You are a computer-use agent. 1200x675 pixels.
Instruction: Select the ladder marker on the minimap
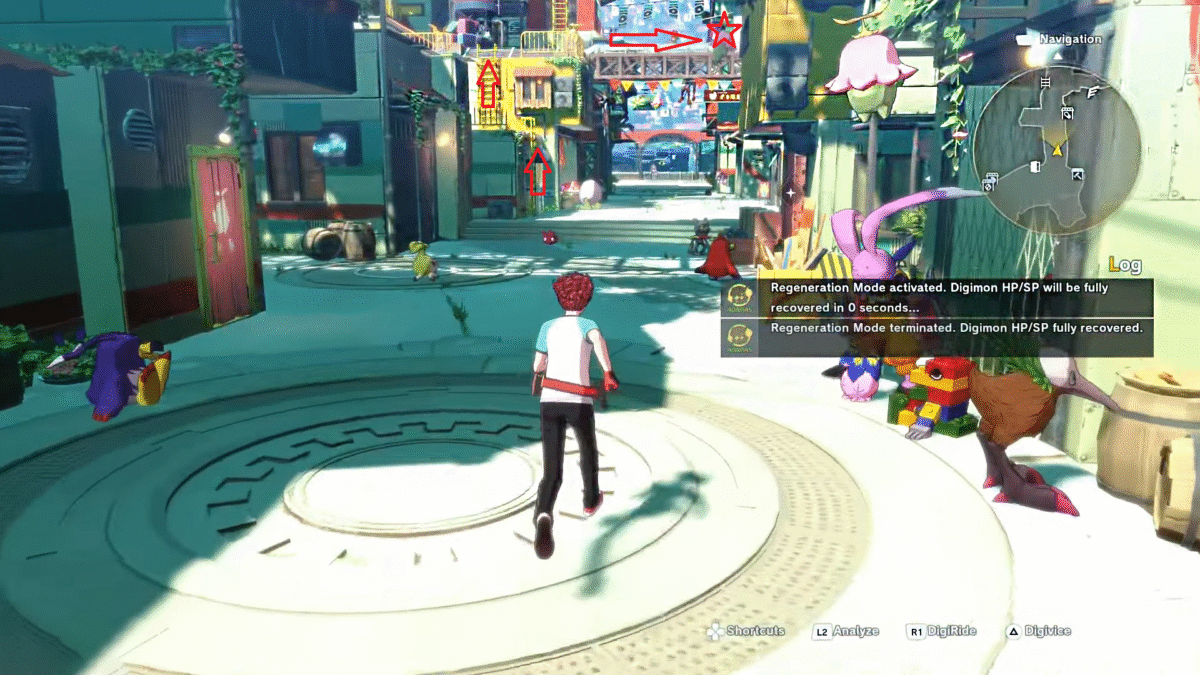click(1045, 82)
